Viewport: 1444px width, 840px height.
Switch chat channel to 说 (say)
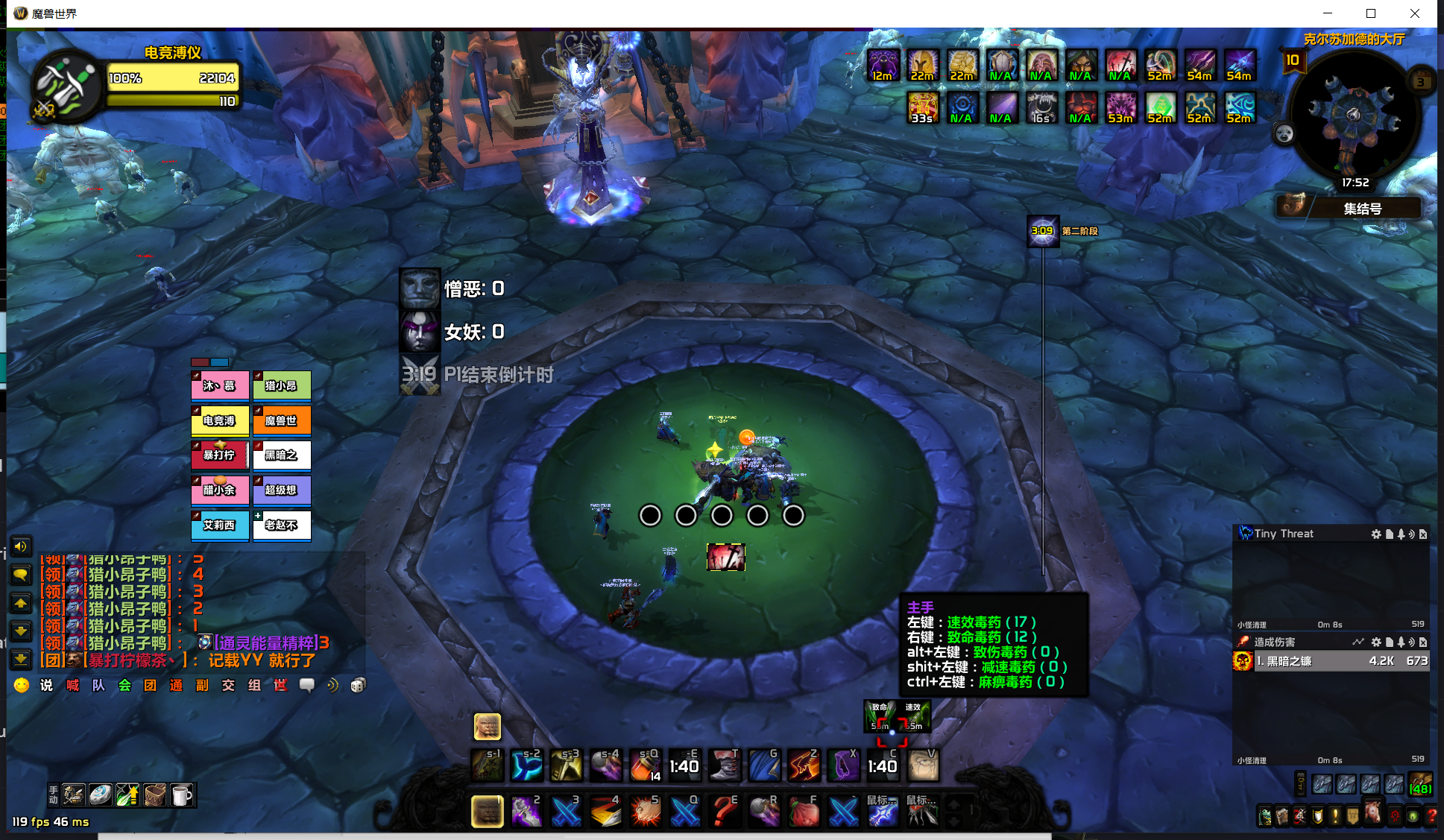pyautogui.click(x=46, y=685)
